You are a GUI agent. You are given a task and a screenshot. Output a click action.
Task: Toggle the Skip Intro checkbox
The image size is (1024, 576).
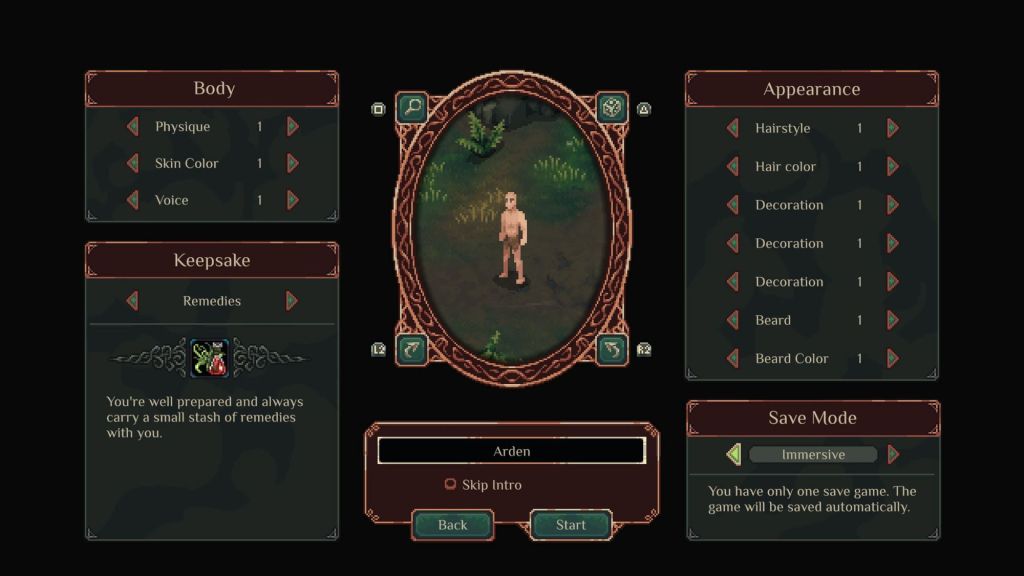click(x=450, y=485)
